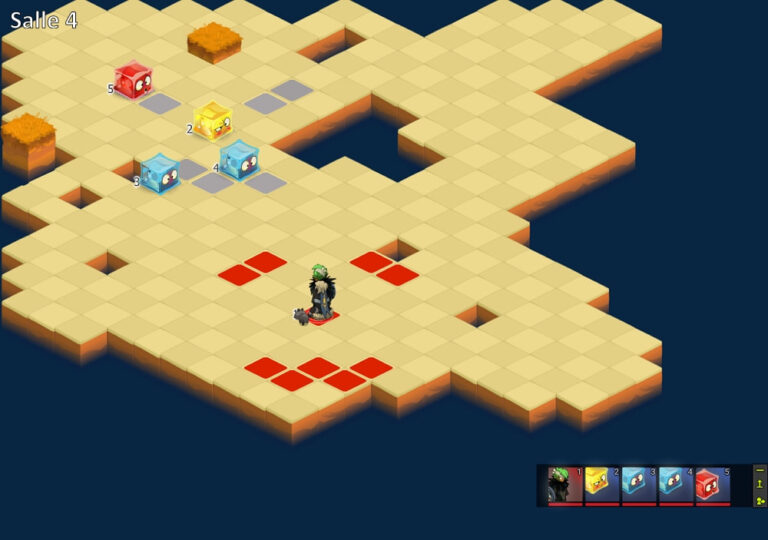Screen dimensions: 768x540
Task: Choose the blue cube portrait numbered 4
Action: pos(676,485)
